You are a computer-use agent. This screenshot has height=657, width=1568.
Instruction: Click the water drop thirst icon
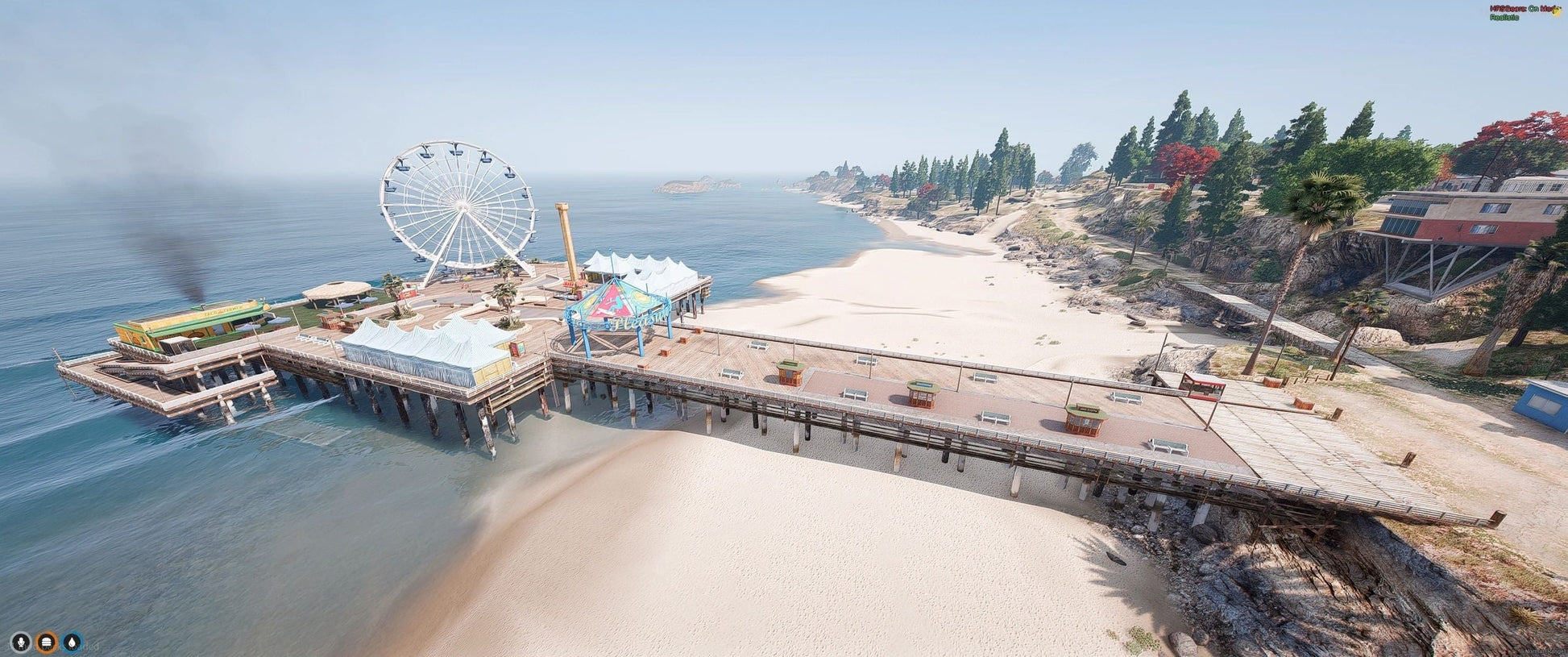pos(73,642)
